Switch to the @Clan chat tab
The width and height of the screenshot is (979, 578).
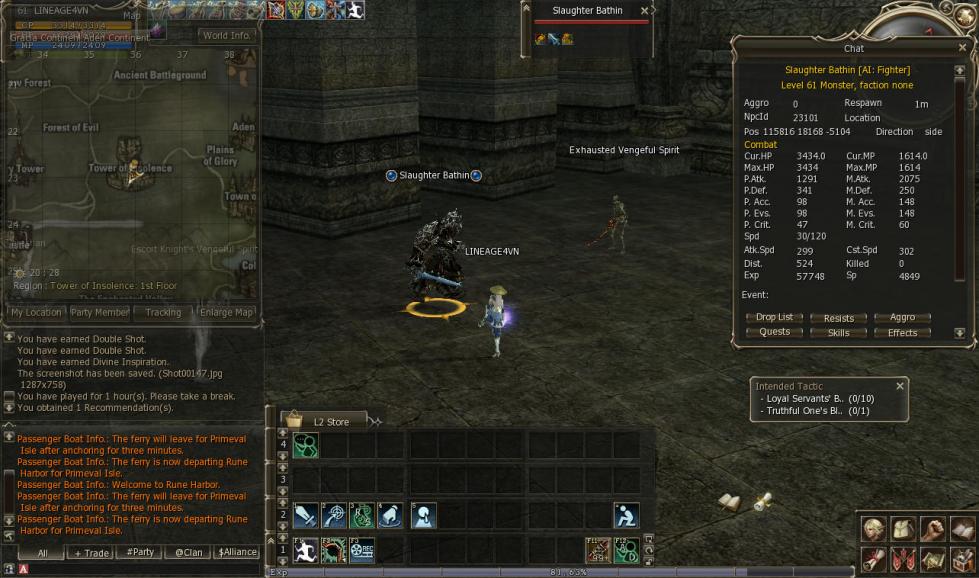pyautogui.click(x=188, y=553)
